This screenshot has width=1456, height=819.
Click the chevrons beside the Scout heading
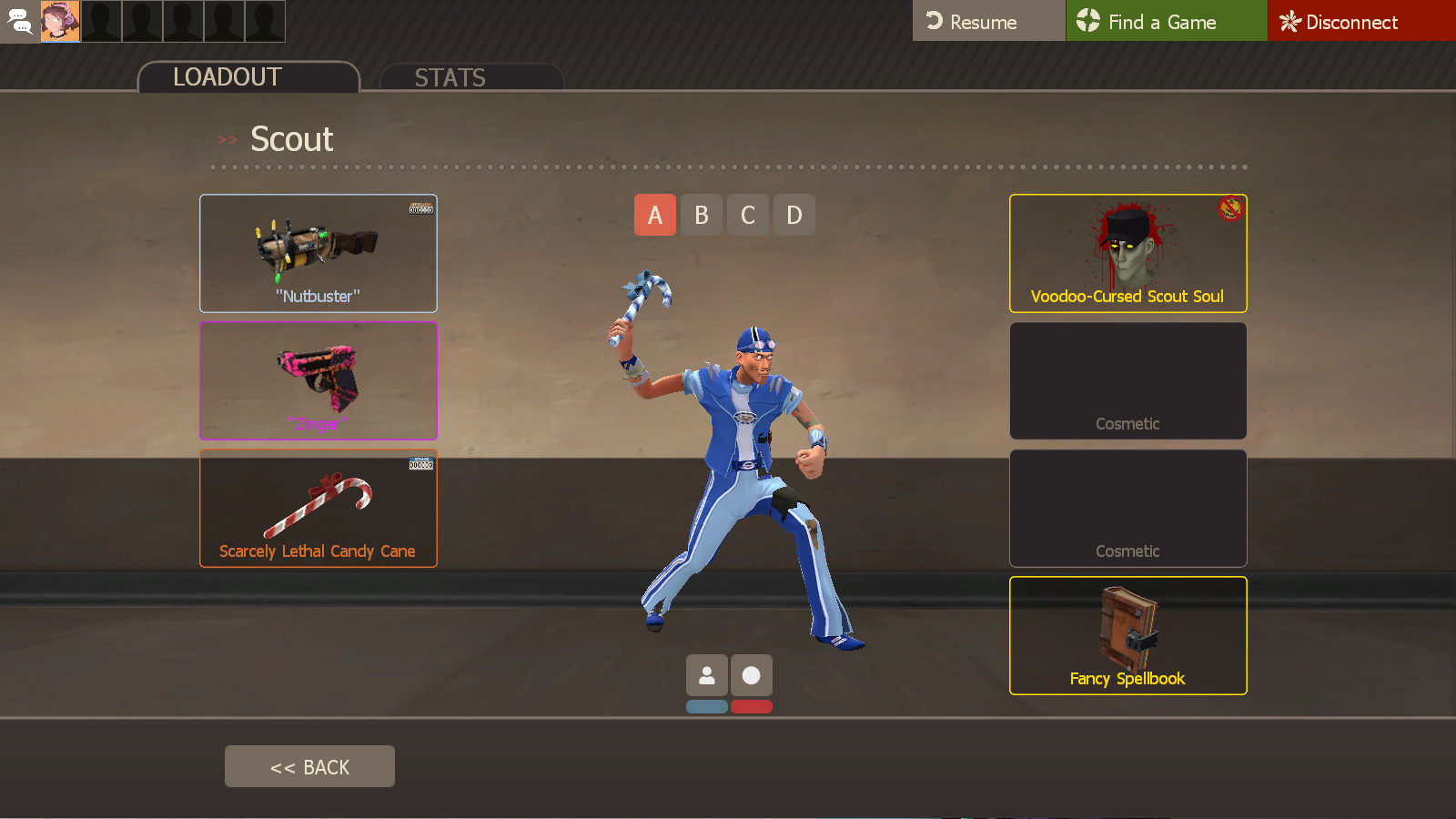(227, 140)
